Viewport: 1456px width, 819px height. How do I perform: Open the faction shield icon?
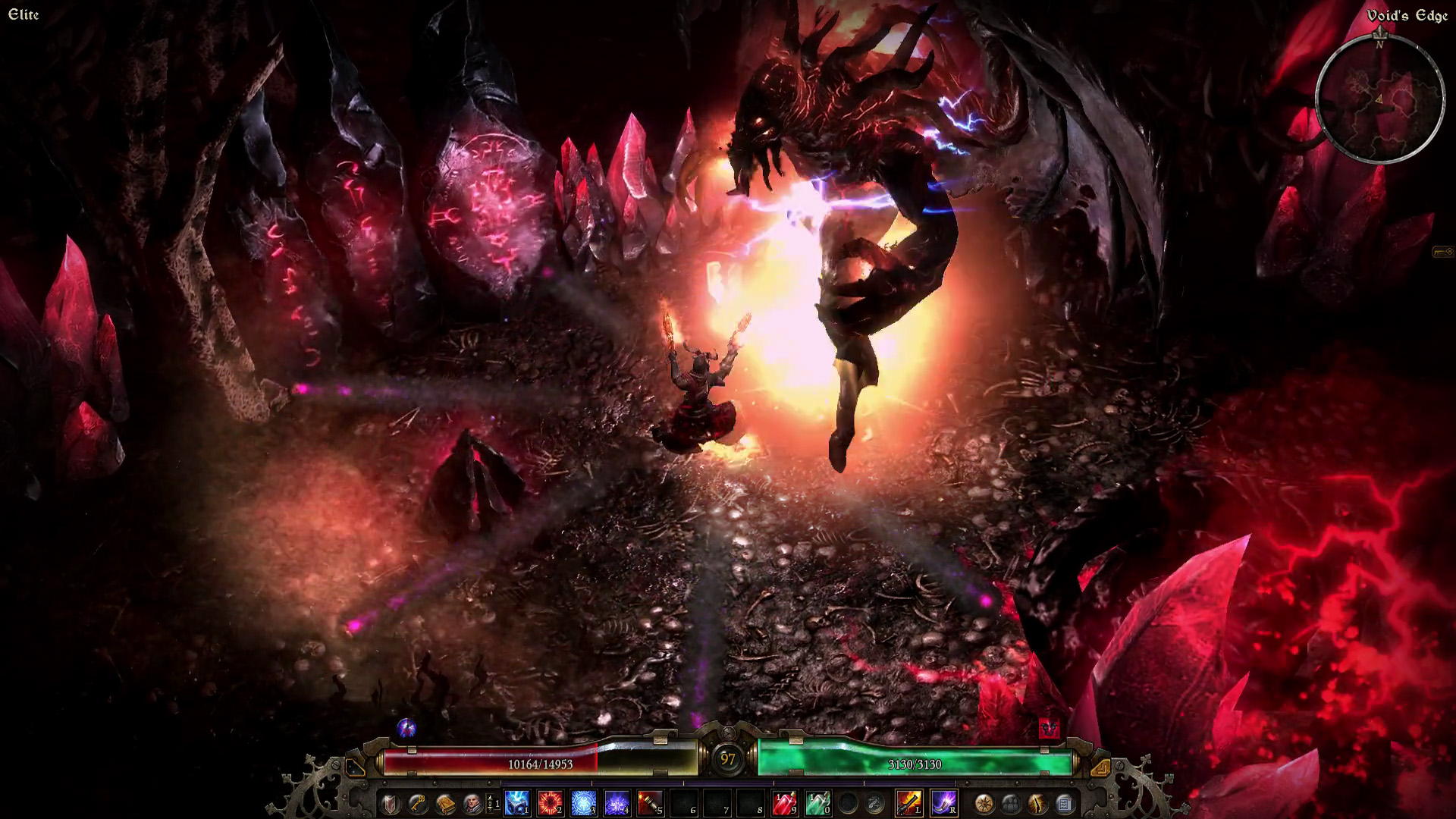(x=390, y=803)
